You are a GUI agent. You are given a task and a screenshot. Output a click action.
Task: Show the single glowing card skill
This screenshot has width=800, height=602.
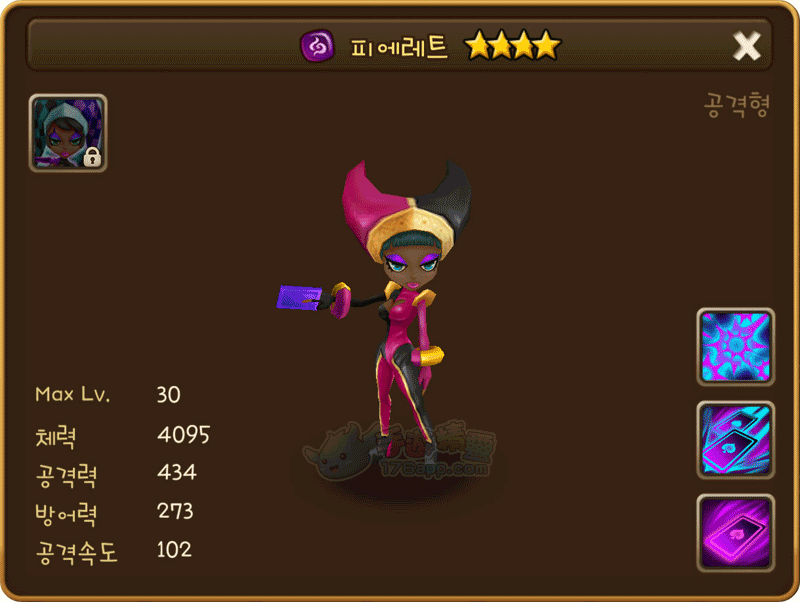point(735,531)
